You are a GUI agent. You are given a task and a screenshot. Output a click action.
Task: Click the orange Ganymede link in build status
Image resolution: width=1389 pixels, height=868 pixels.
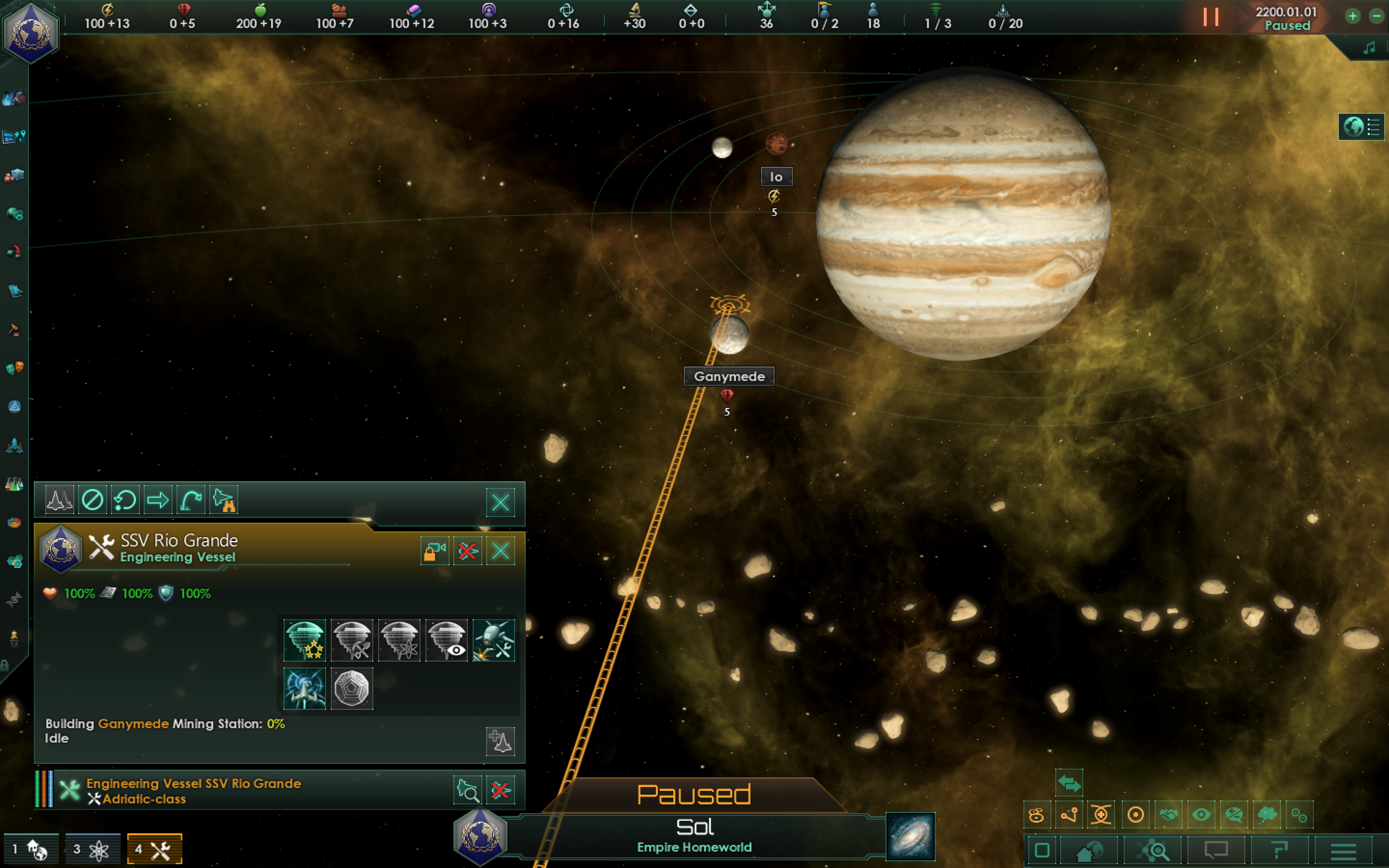point(133,724)
